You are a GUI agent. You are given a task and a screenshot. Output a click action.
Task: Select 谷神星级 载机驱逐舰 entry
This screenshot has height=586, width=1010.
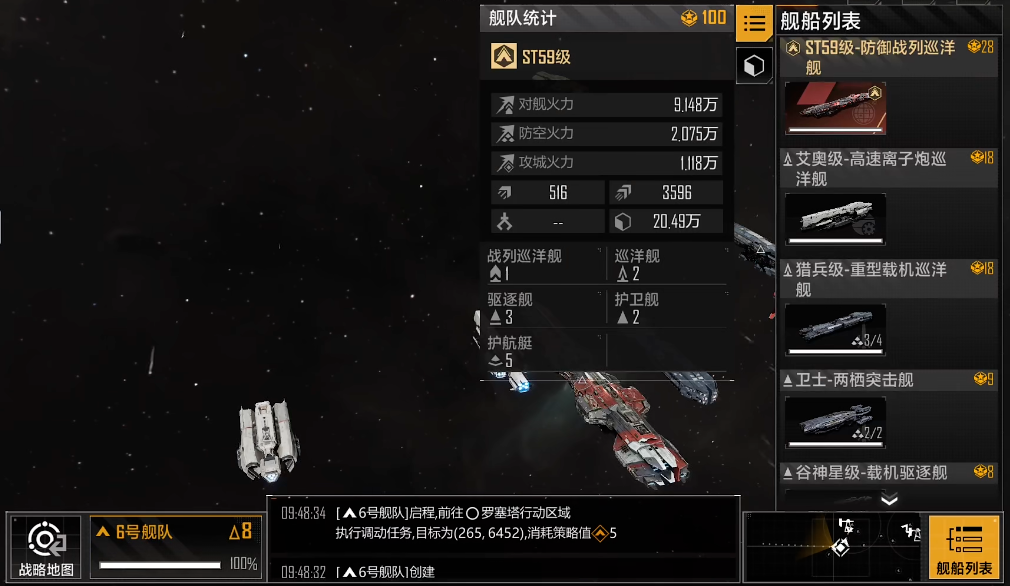click(x=888, y=473)
